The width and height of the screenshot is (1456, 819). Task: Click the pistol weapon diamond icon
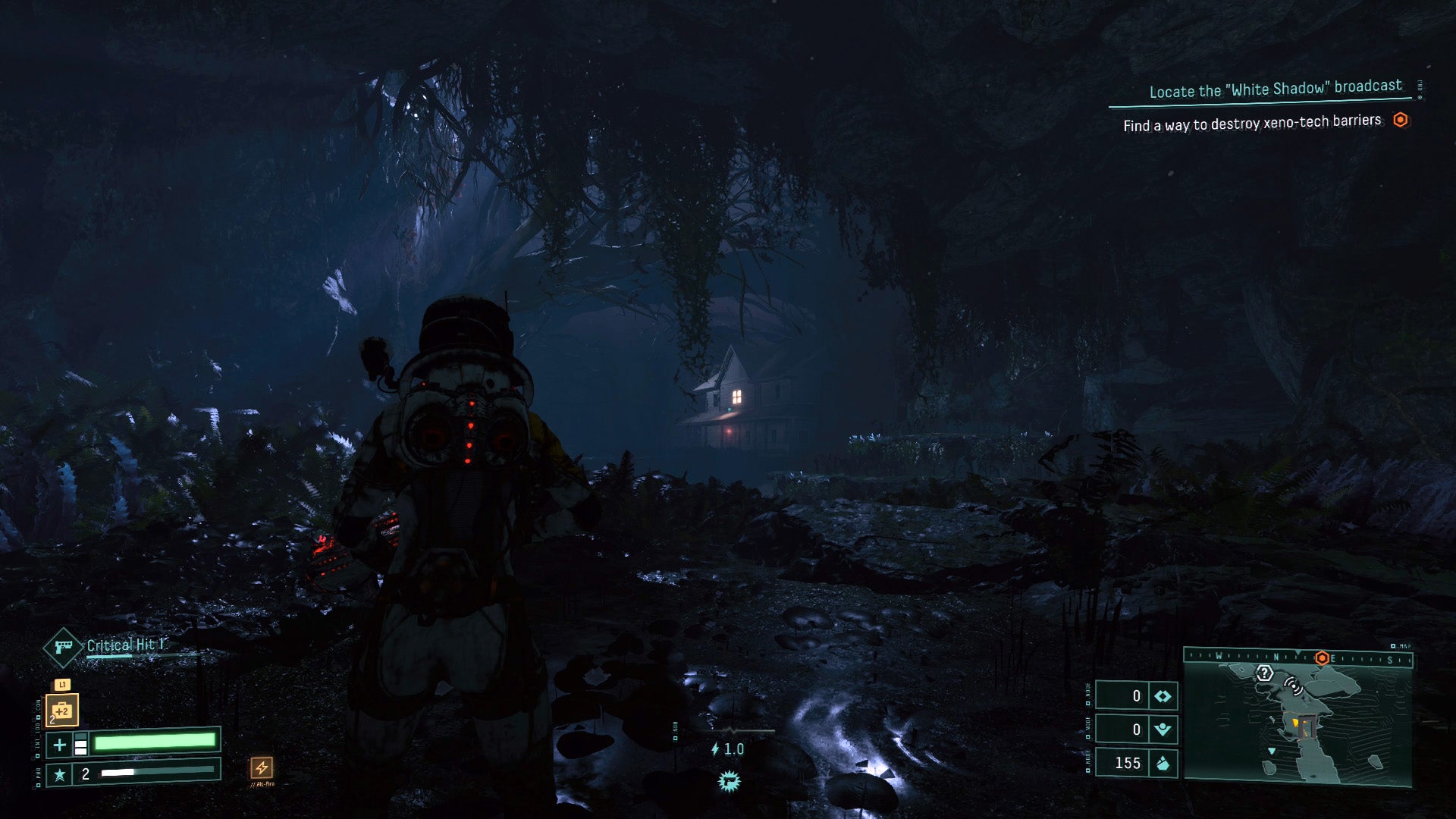[63, 648]
